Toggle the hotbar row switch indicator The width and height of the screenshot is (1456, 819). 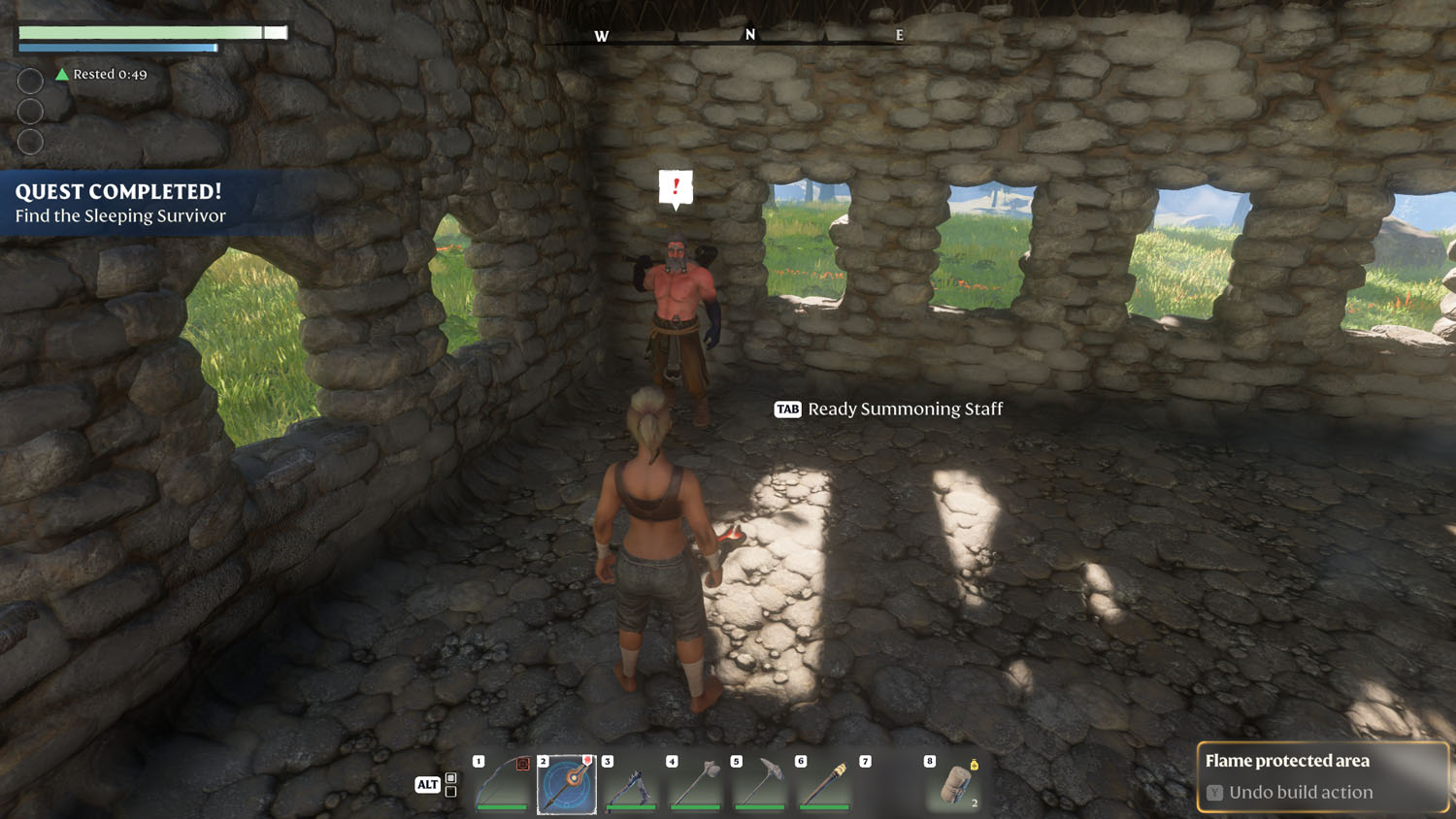coord(450,785)
